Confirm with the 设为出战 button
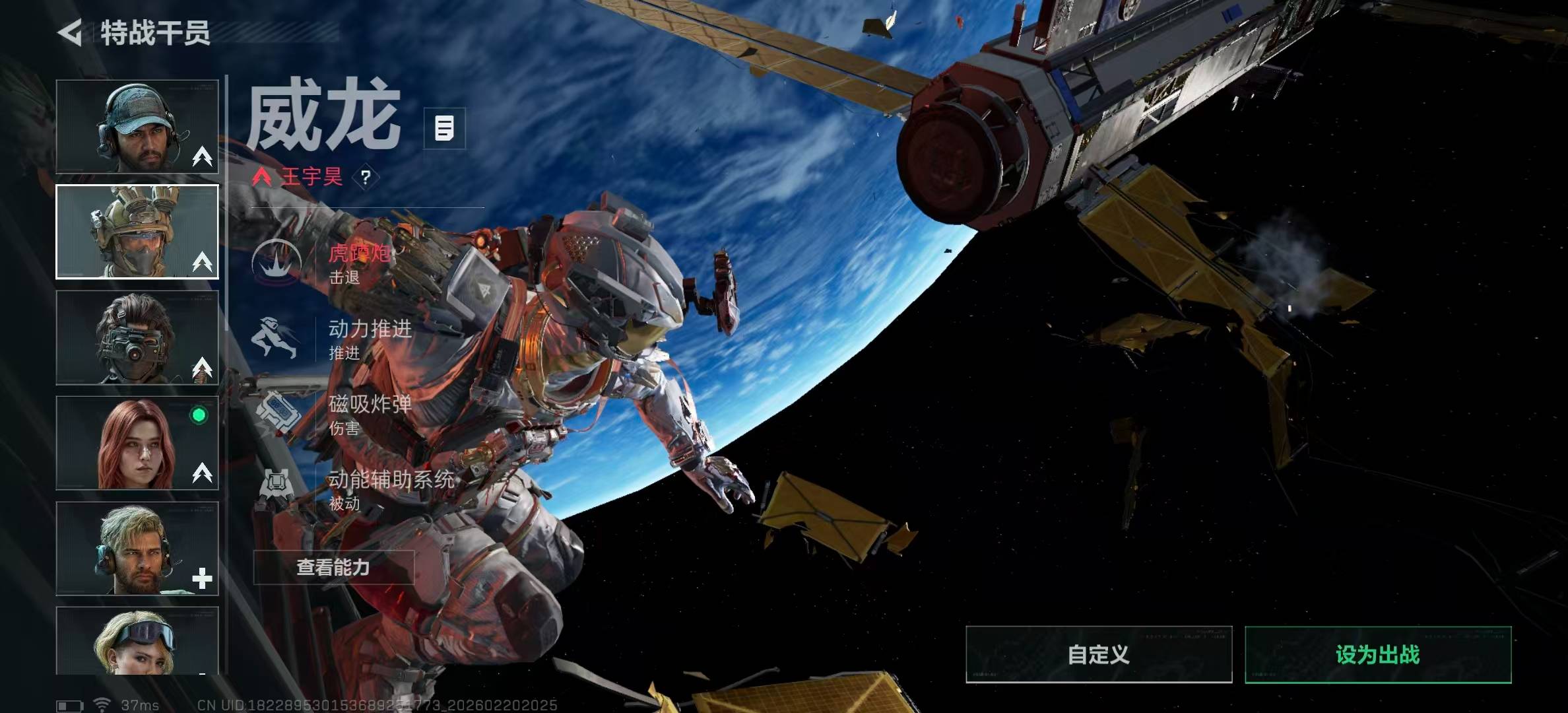The height and width of the screenshot is (713, 1568). pos(1378,654)
